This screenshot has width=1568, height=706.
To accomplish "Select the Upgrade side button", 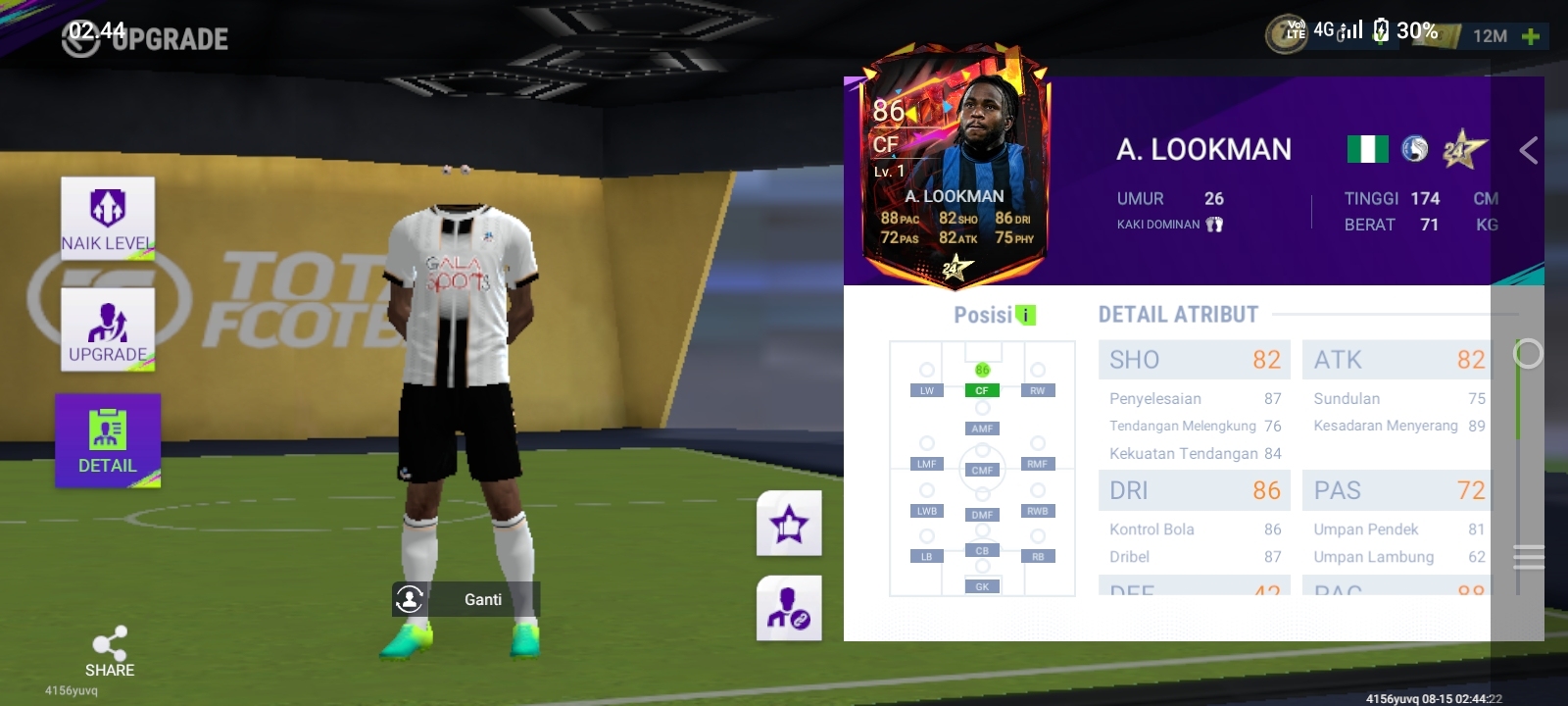I will tap(108, 329).
